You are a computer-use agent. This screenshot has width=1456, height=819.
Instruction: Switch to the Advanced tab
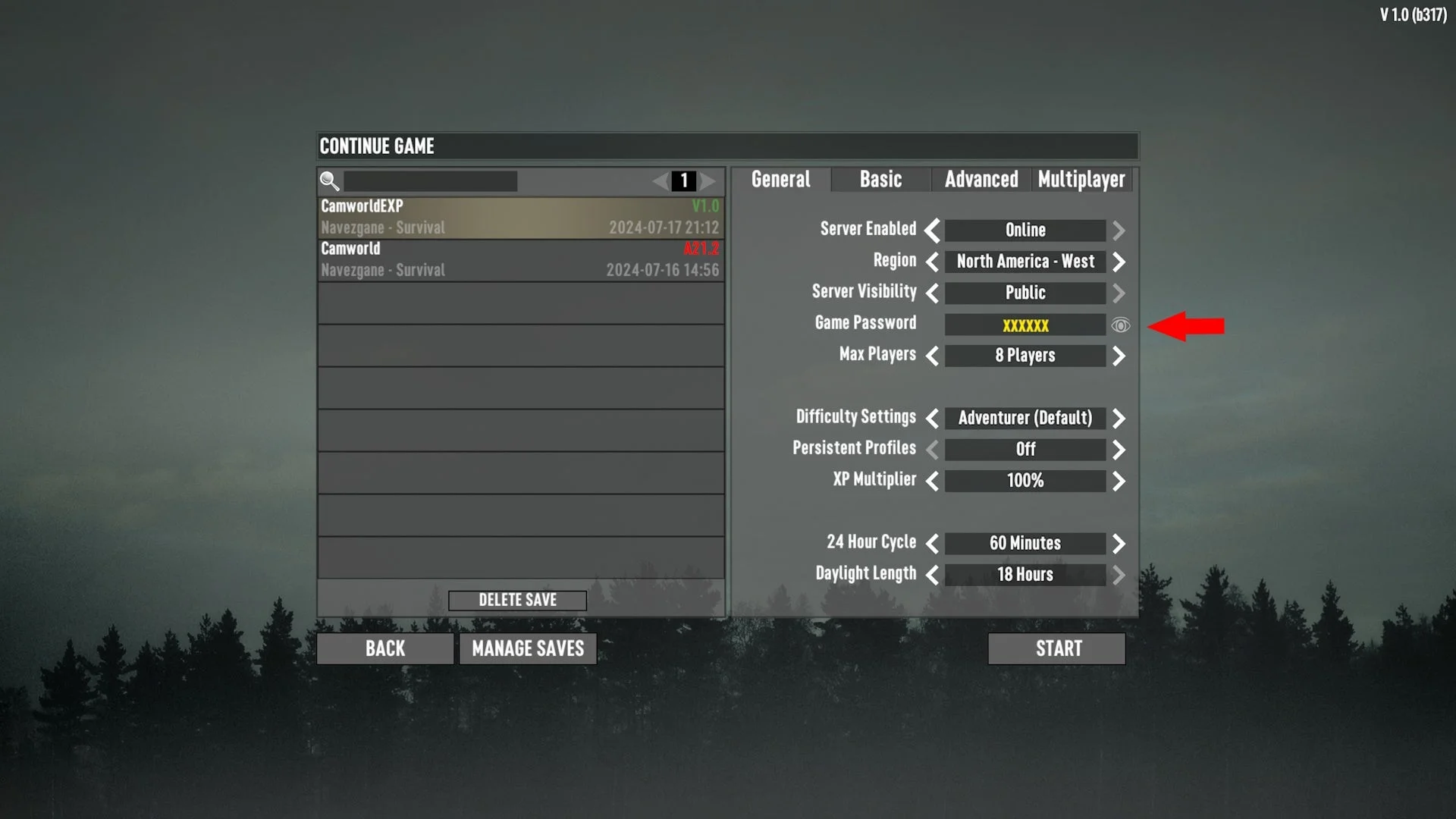pos(981,180)
